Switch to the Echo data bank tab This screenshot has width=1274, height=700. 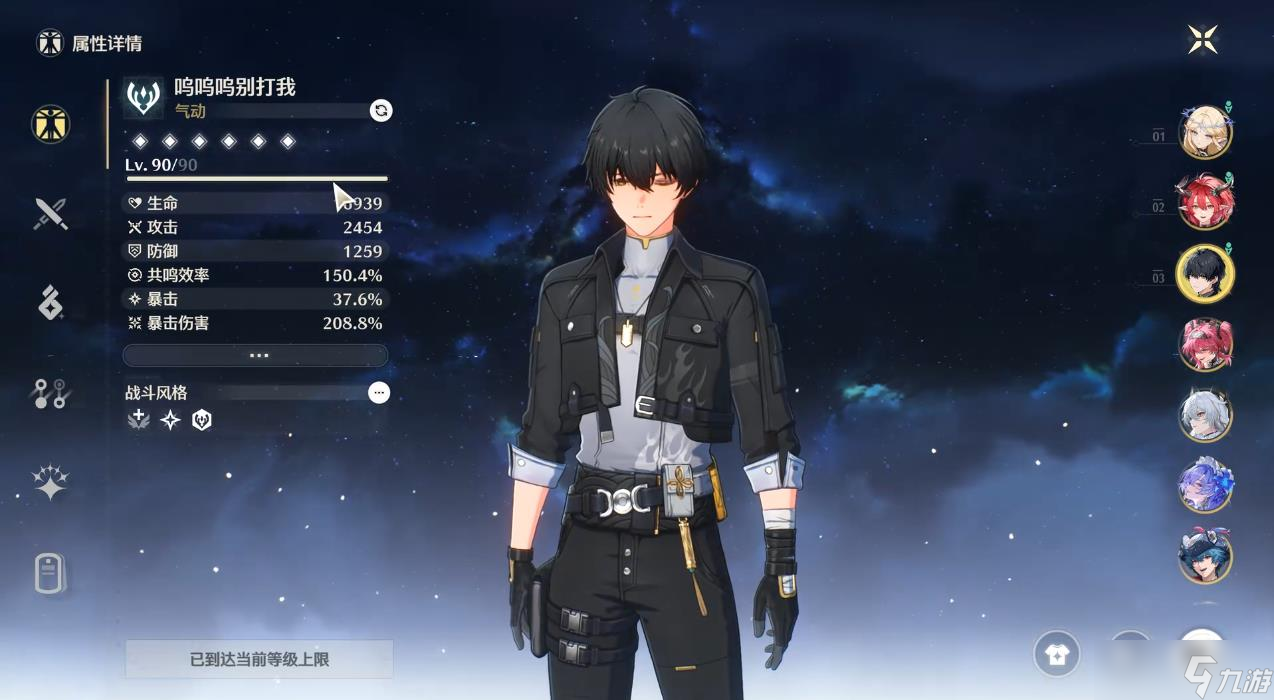[50, 302]
